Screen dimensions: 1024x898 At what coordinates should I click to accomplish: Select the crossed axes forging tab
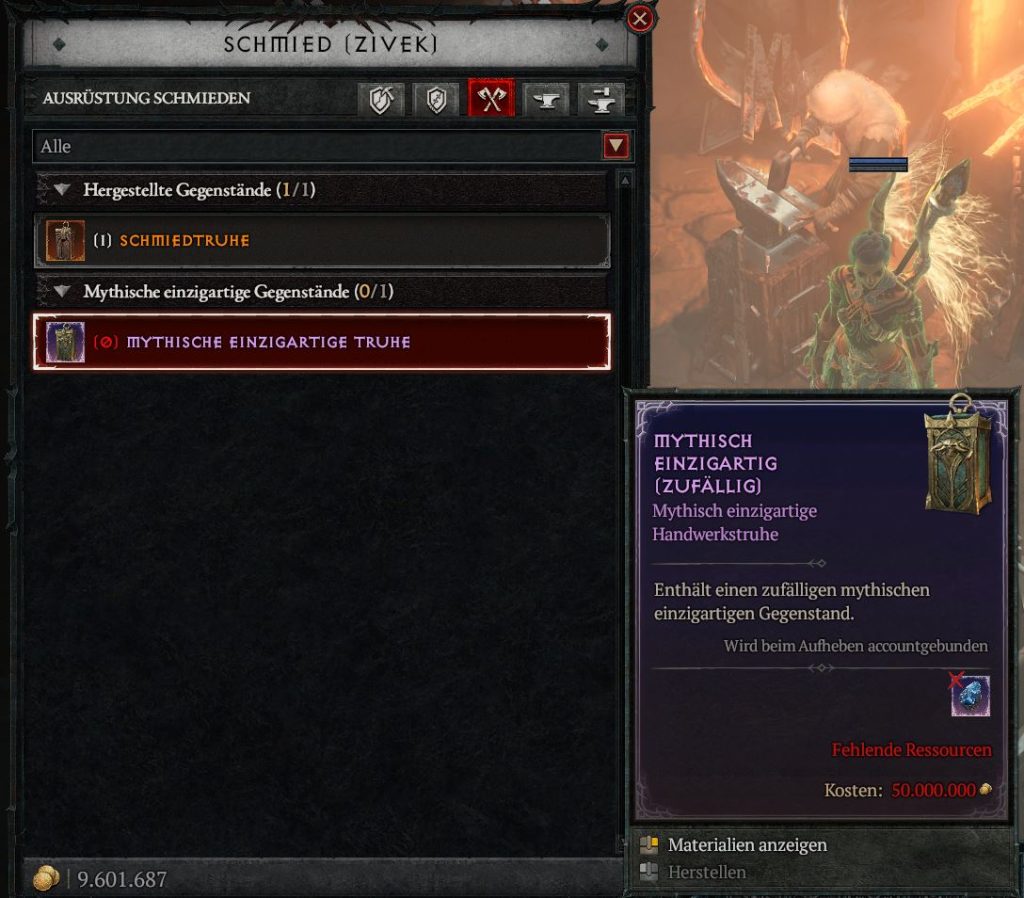tap(491, 99)
